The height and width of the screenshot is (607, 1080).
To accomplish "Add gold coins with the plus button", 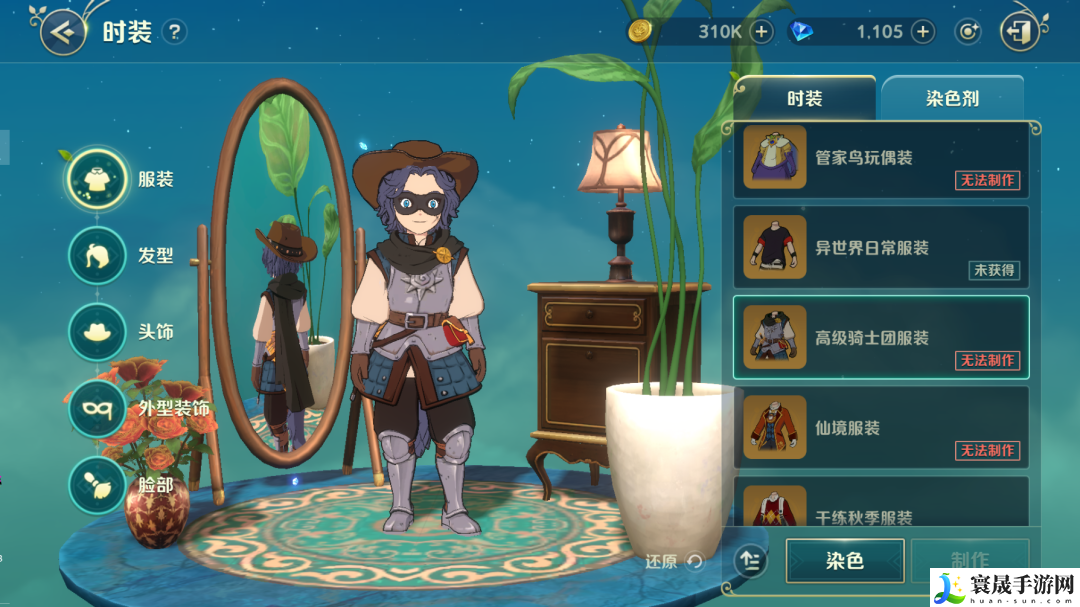I will [762, 32].
